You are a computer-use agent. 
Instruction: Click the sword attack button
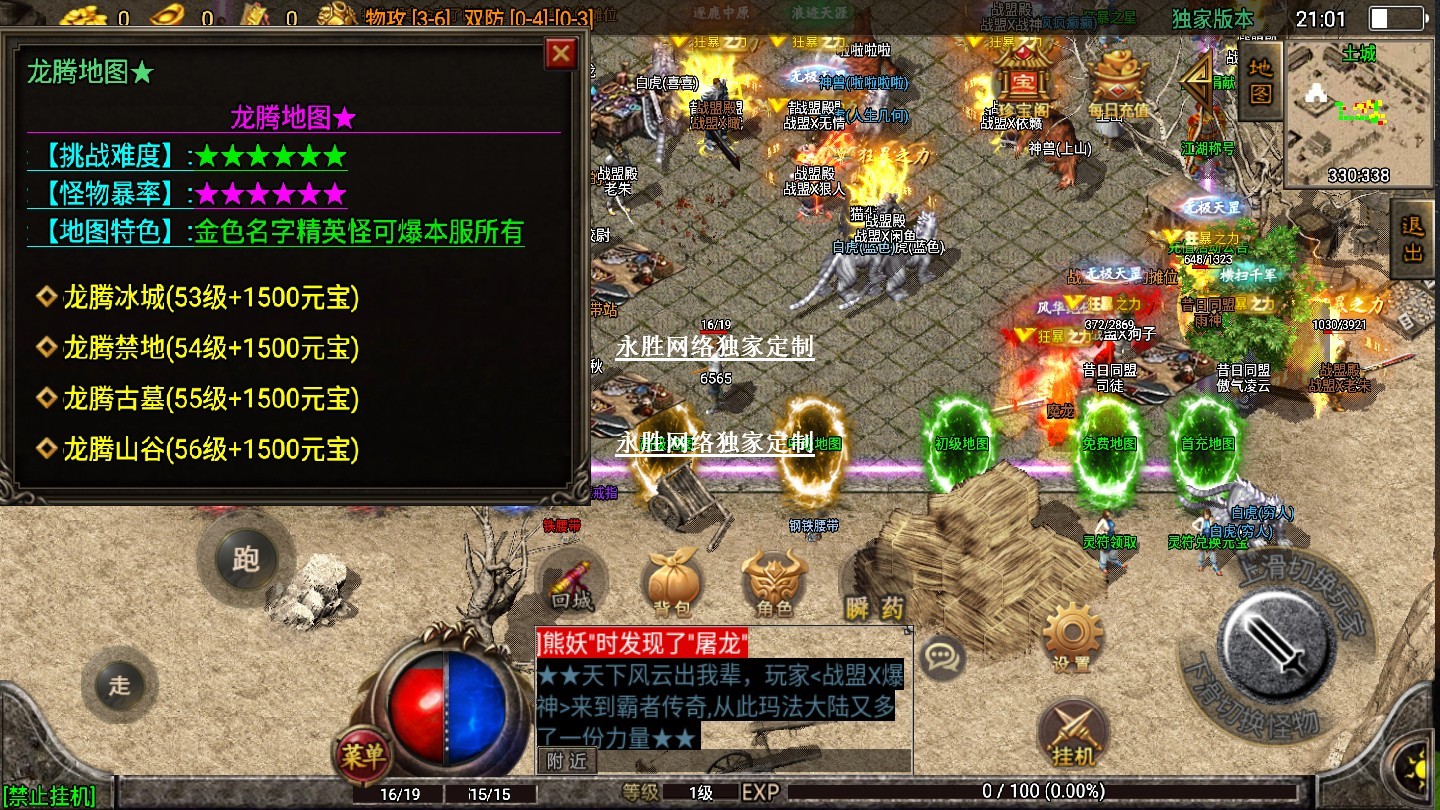tap(1275, 636)
